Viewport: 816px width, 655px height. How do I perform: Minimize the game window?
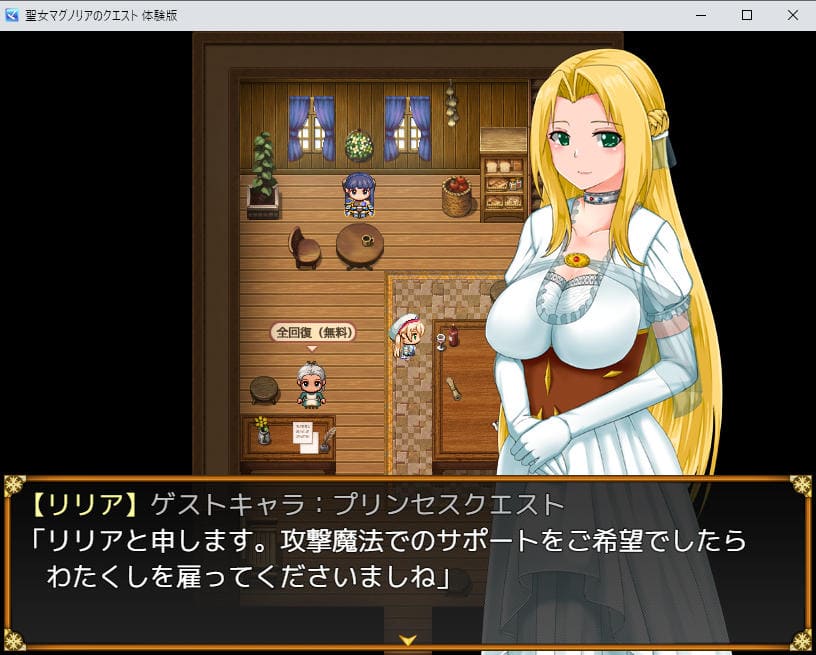pos(701,15)
